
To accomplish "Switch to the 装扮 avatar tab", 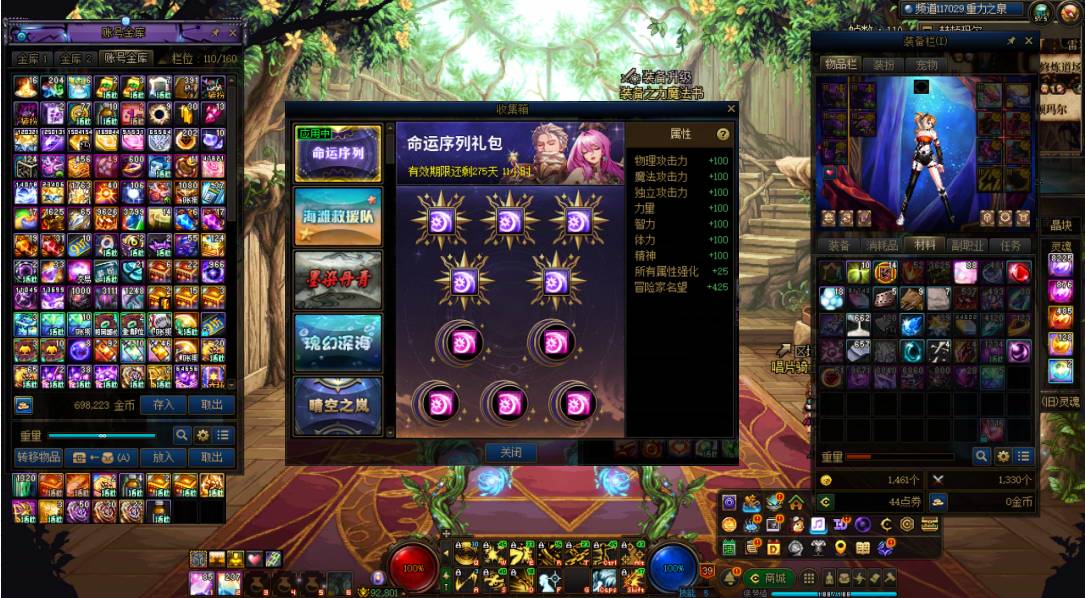I will coord(884,65).
